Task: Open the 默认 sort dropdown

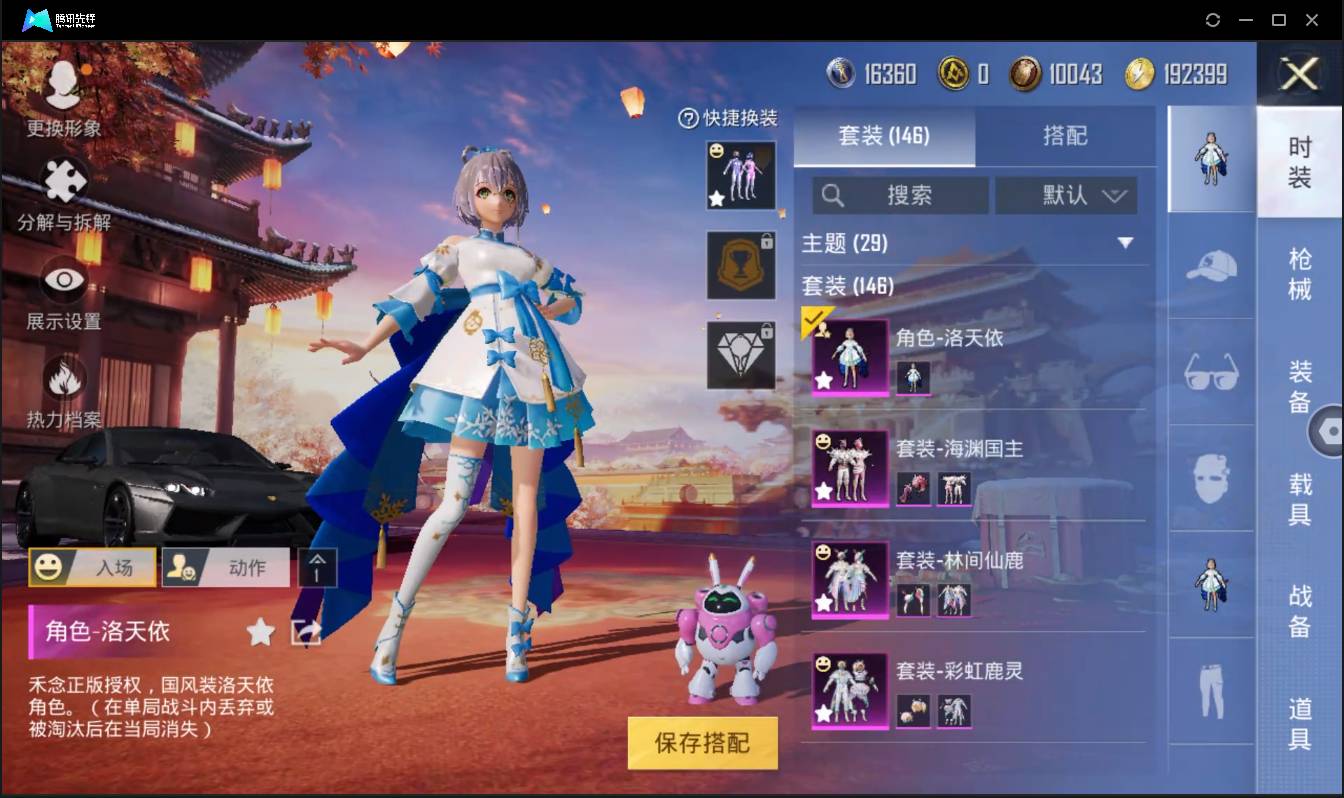Action: [1066, 195]
